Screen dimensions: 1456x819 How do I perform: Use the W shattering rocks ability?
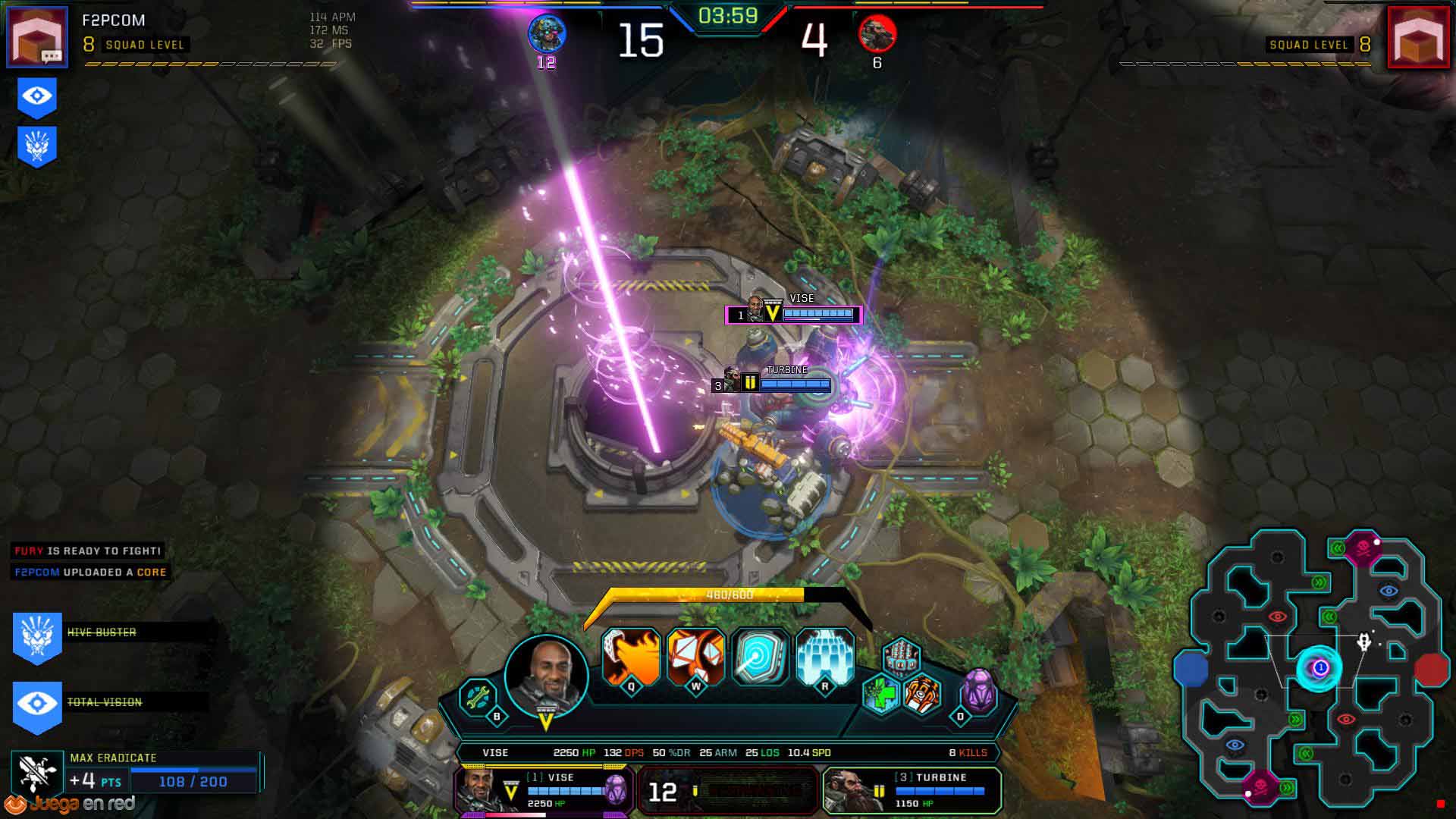[x=695, y=657]
